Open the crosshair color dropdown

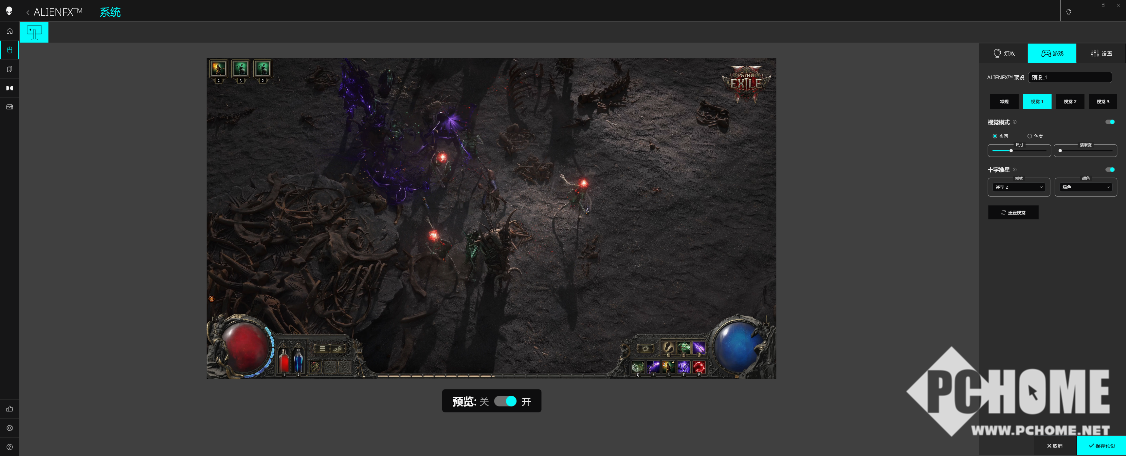click(x=1086, y=187)
